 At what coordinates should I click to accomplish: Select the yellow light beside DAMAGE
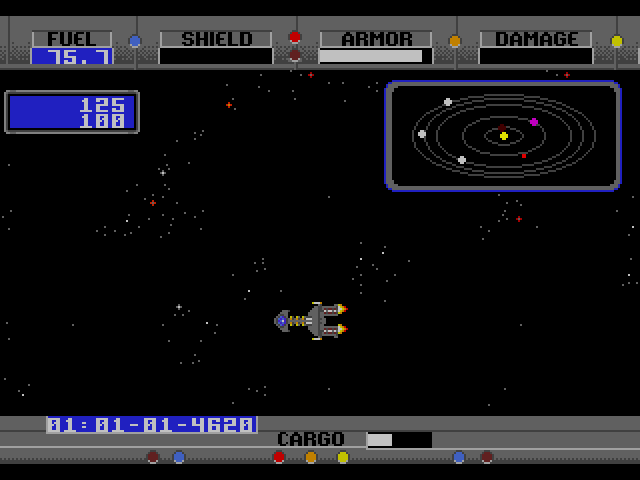pos(616,41)
